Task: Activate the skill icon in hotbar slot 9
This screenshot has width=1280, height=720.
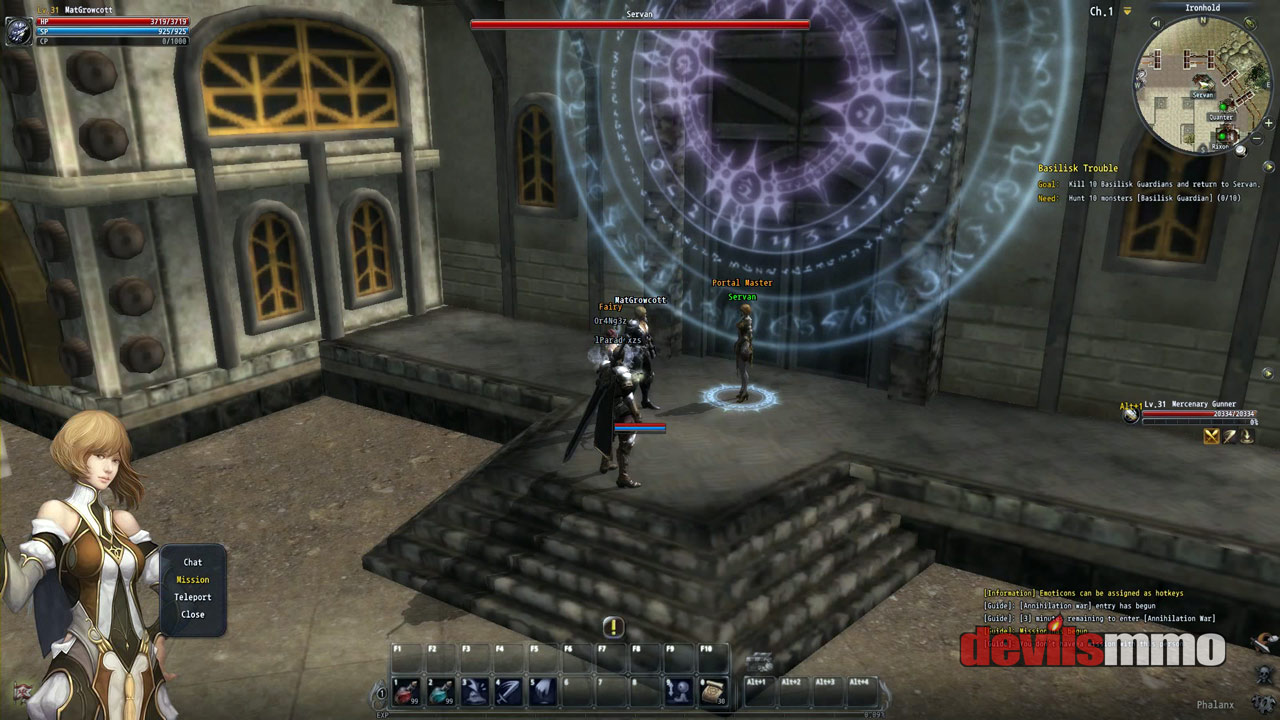Action: point(678,691)
